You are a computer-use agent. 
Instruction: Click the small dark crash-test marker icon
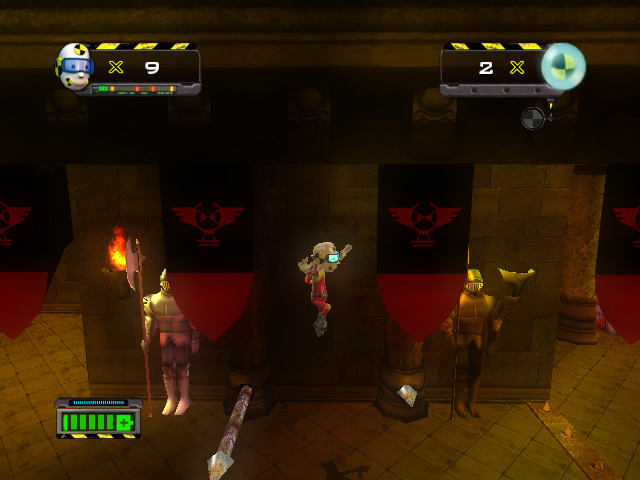click(x=533, y=118)
